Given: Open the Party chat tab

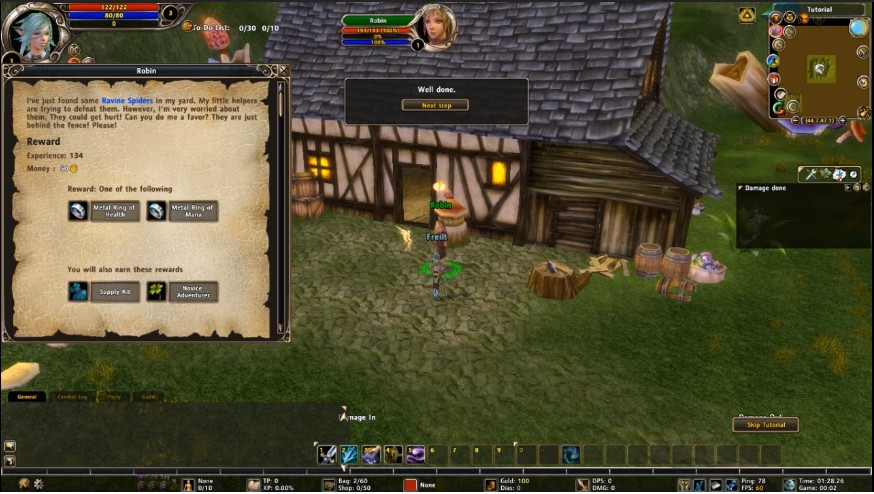Looking at the screenshot, I should click(114, 397).
